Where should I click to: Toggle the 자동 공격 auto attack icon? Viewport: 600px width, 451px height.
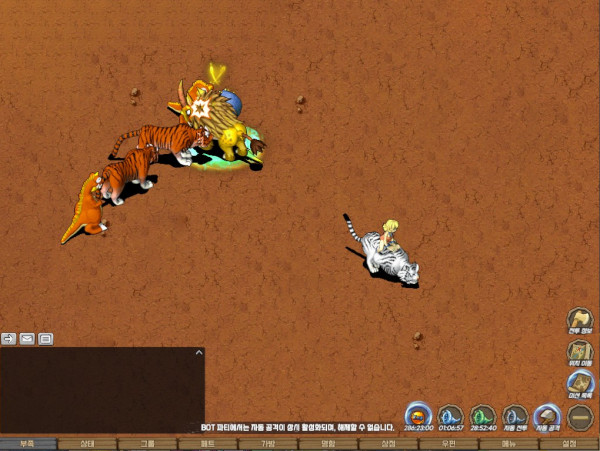point(547,415)
